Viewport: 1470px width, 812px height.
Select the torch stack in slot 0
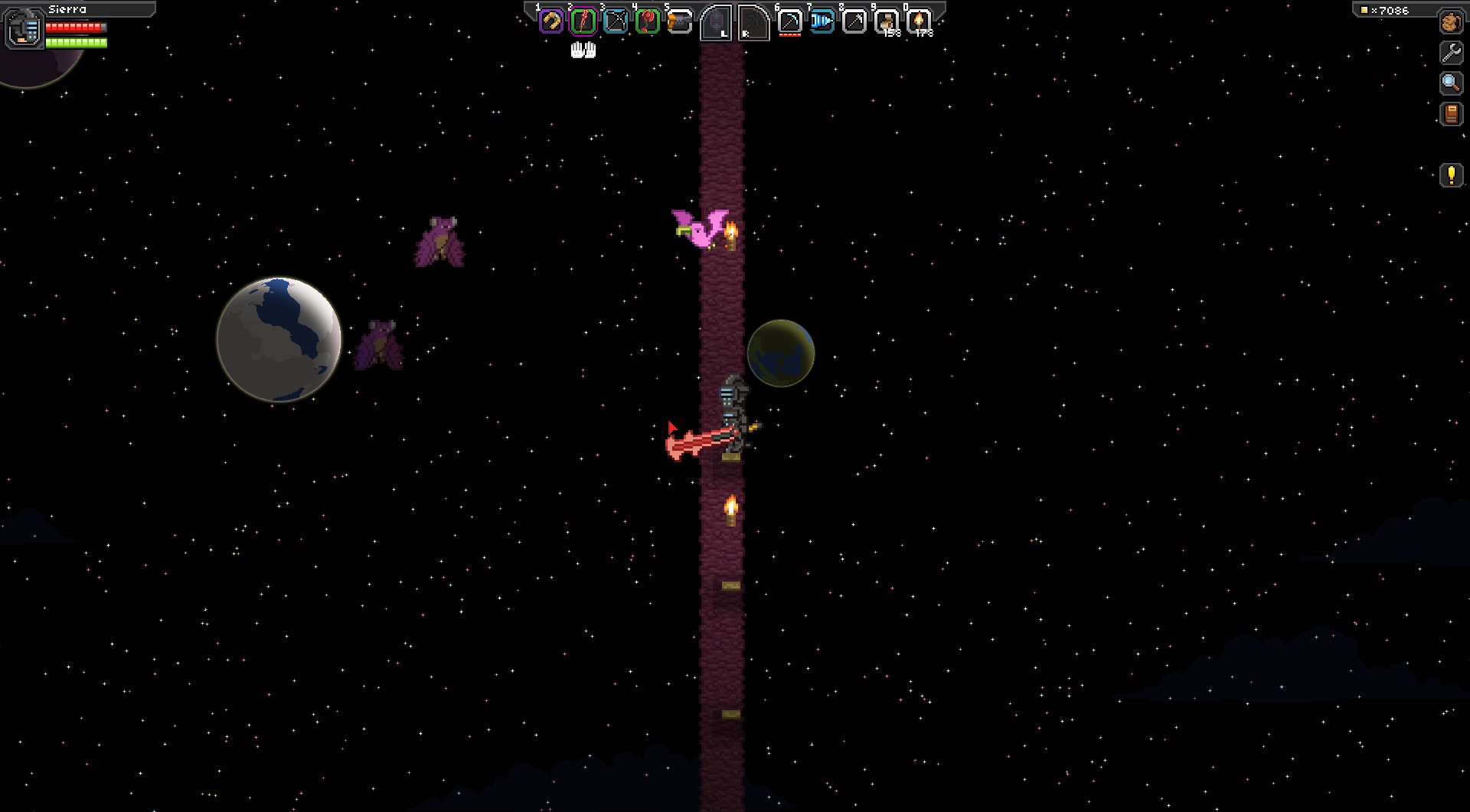(x=919, y=21)
